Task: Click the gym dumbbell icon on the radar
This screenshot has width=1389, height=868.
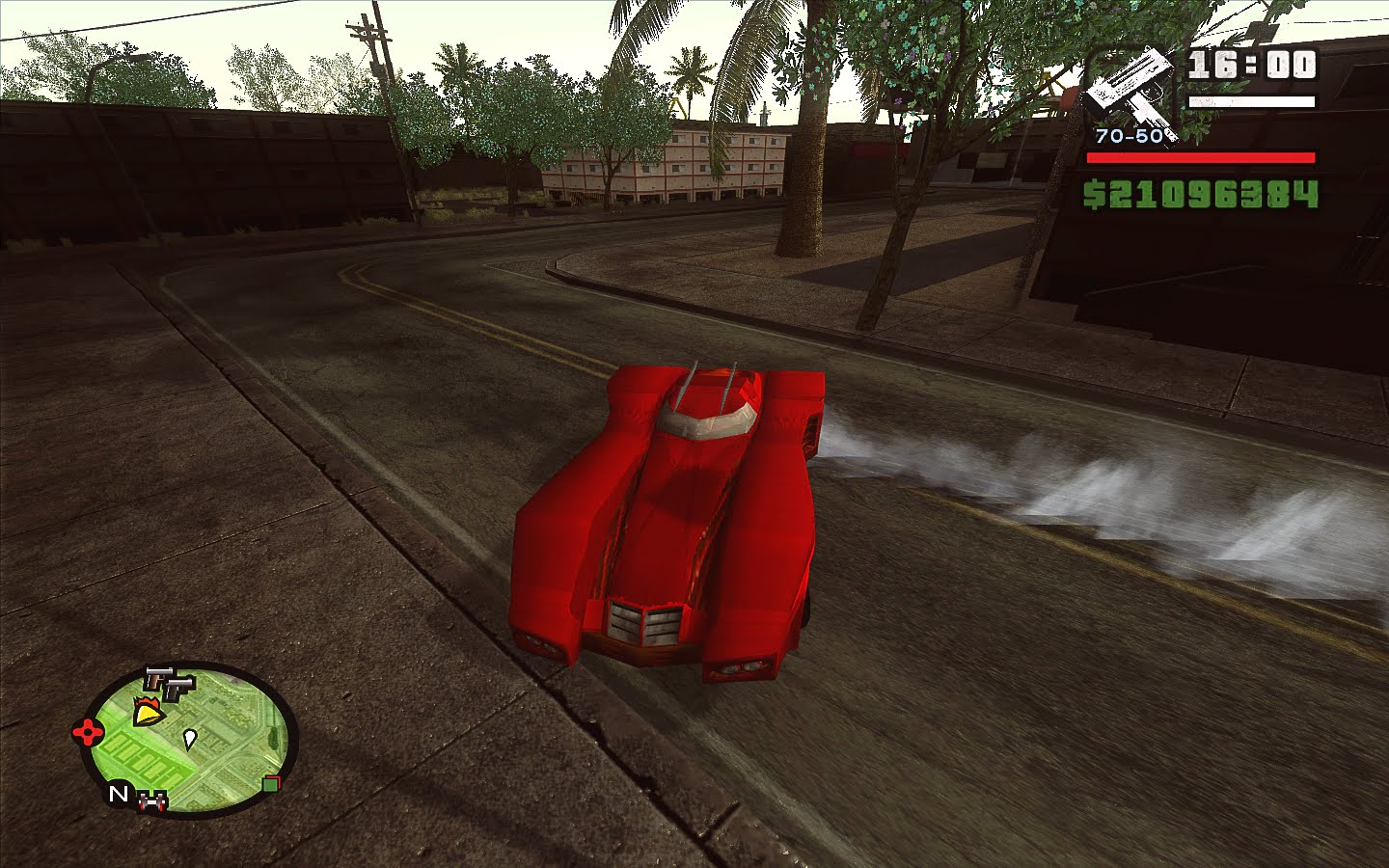Action: pyautogui.click(x=151, y=800)
